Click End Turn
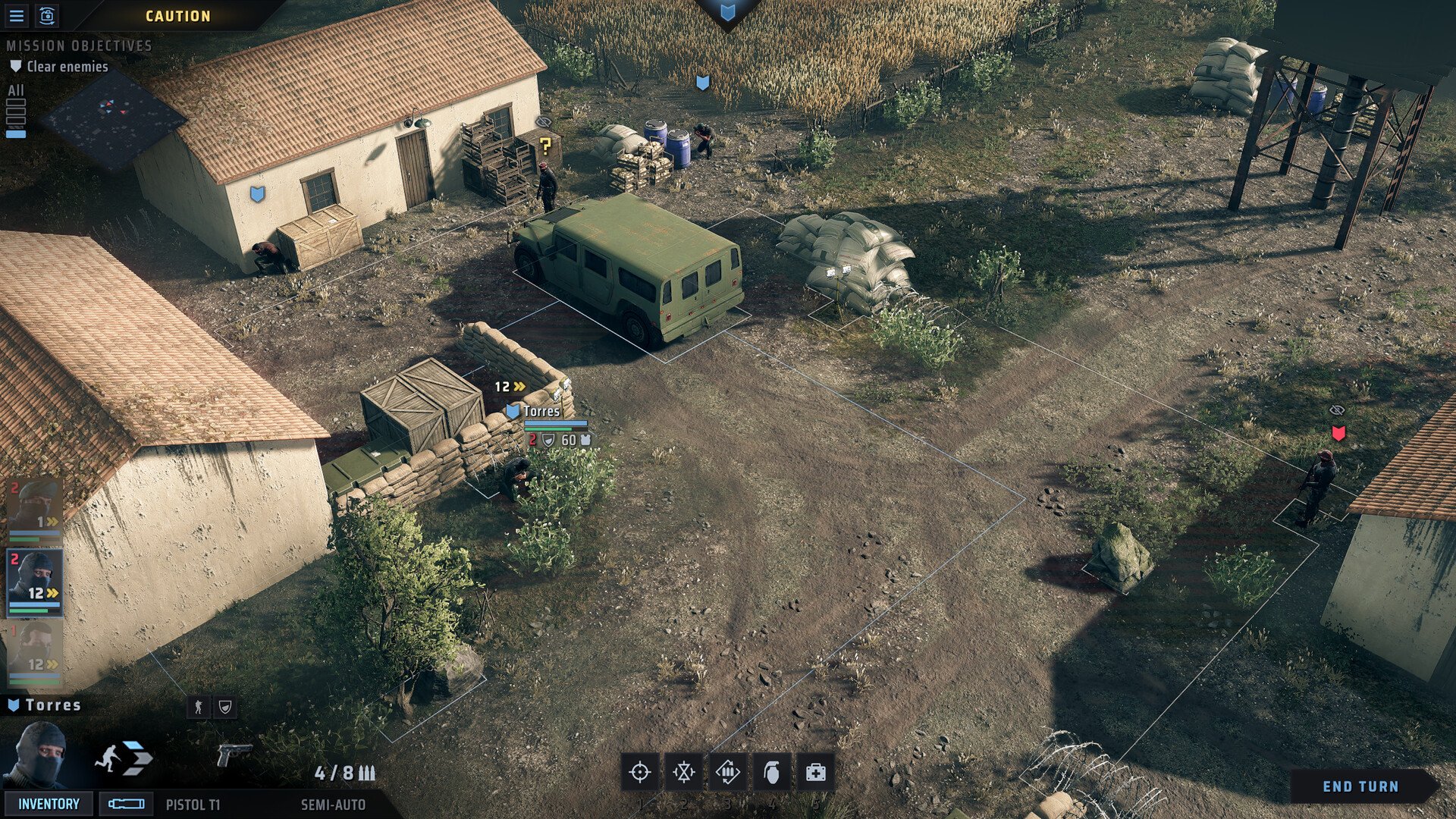Viewport: 1456px width, 819px height. point(1360,786)
